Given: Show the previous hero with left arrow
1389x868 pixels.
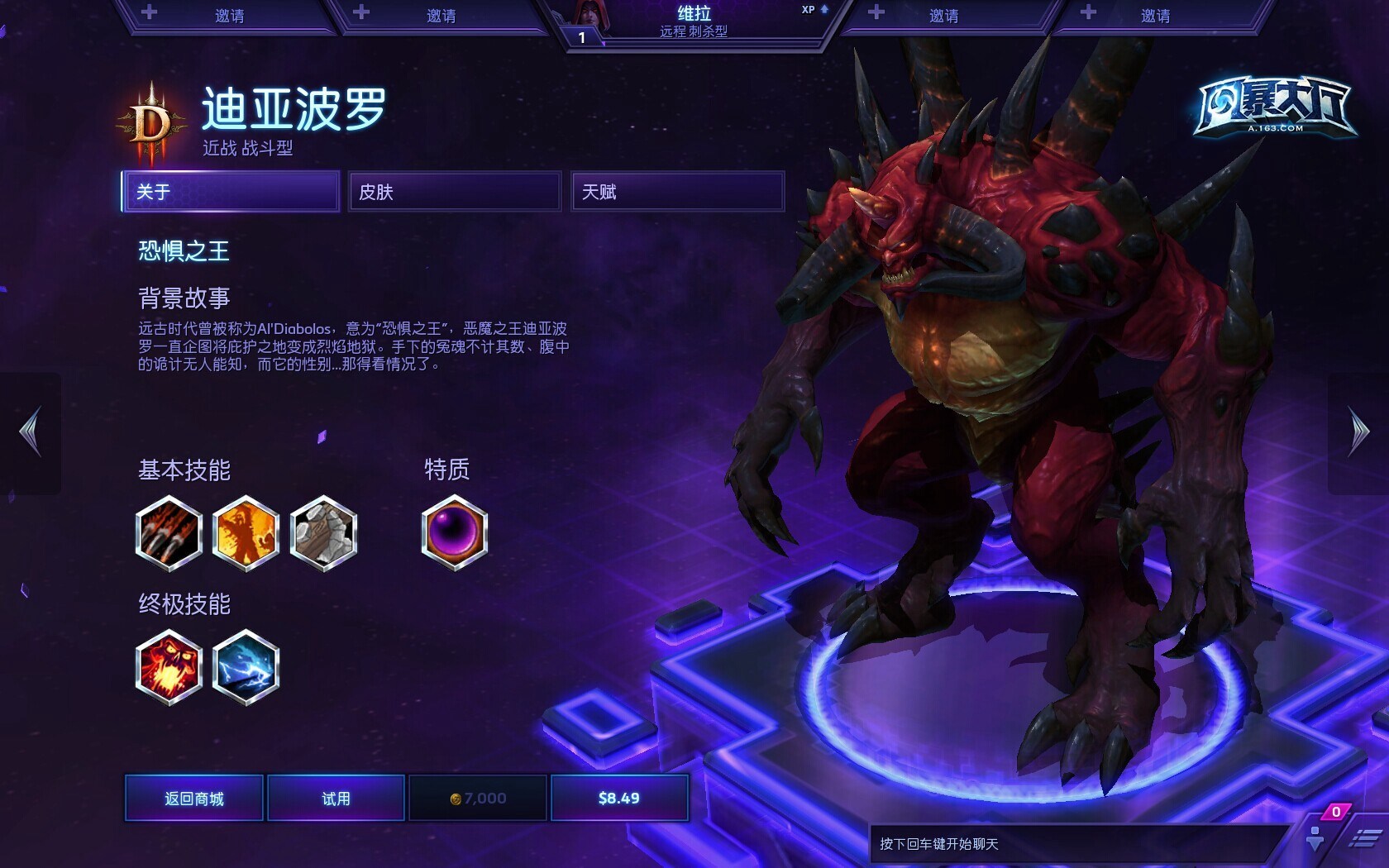Looking at the screenshot, I should [31, 432].
